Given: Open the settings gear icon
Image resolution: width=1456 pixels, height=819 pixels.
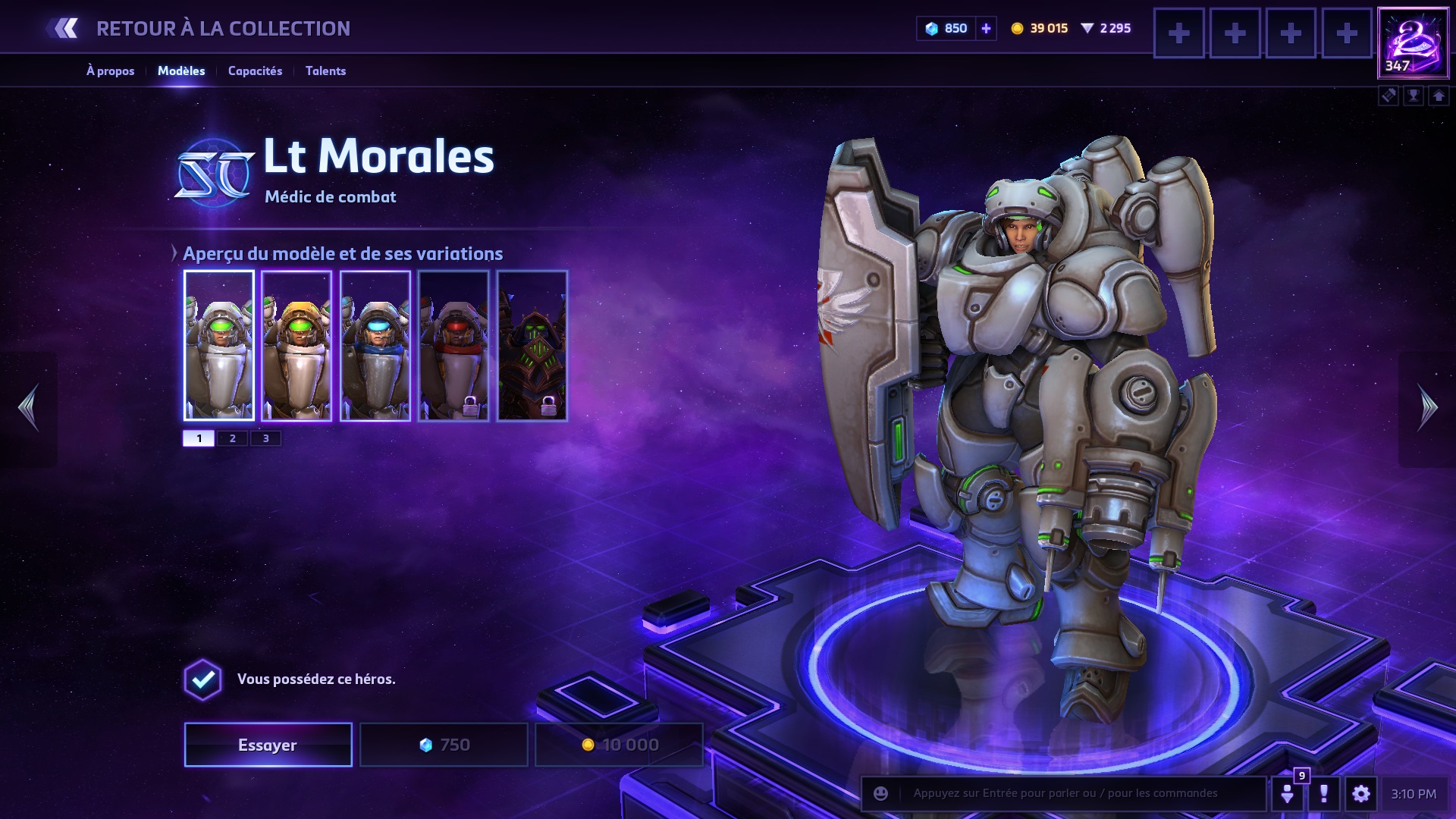Looking at the screenshot, I should click(1361, 794).
